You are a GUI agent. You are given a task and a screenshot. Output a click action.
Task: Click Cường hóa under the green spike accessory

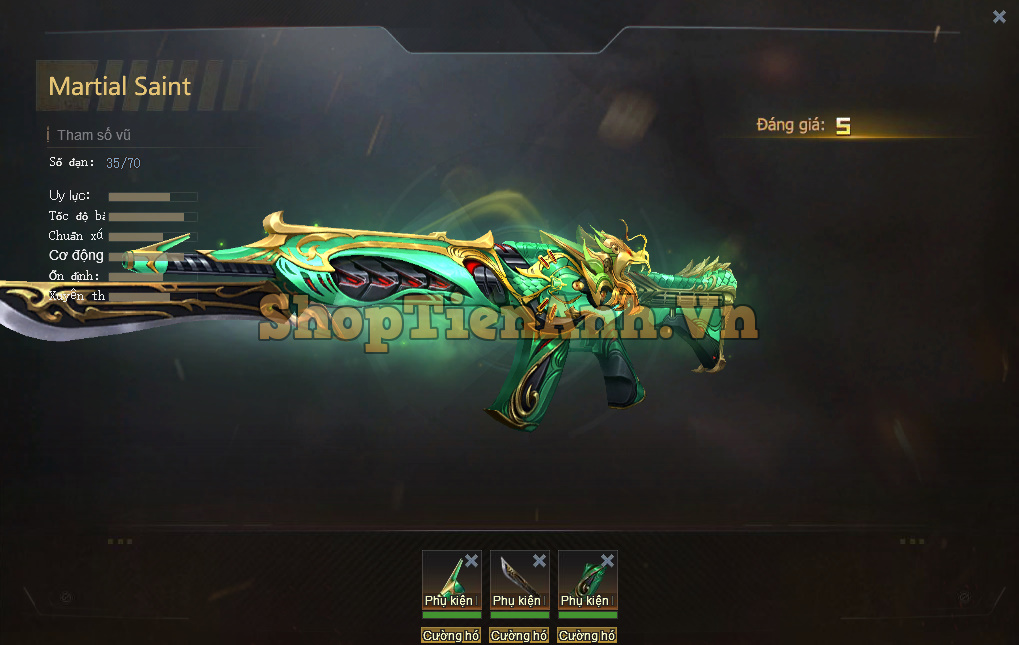click(451, 635)
